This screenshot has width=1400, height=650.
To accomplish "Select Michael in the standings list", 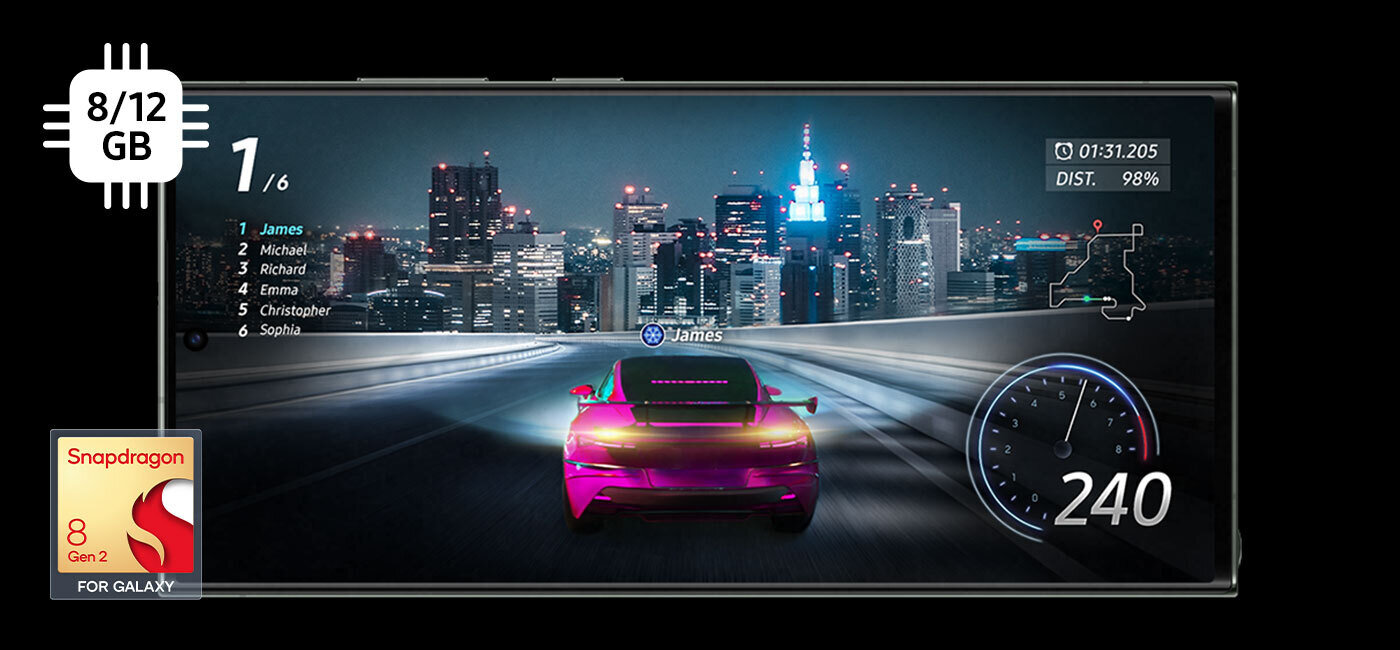I will click(282, 250).
